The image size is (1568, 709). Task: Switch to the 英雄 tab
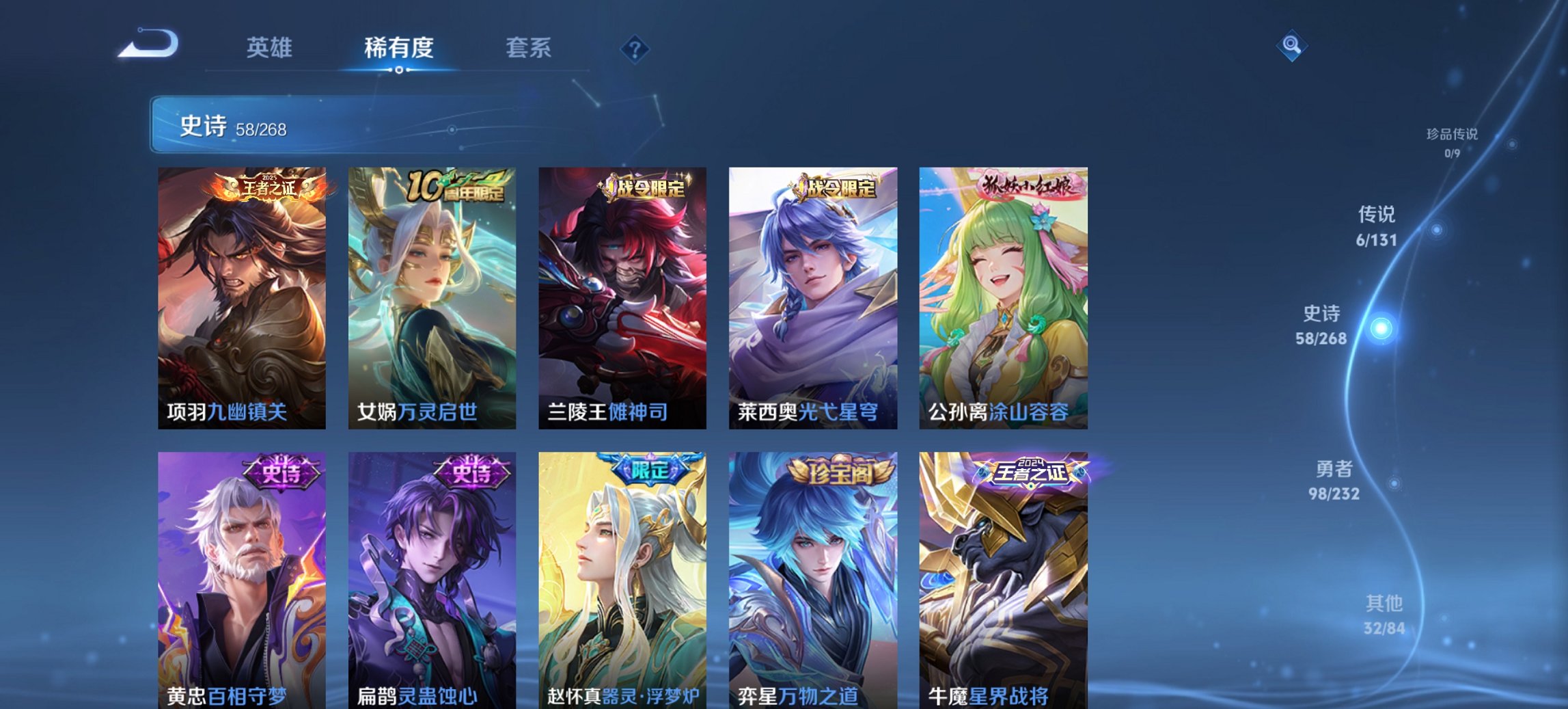coord(271,48)
